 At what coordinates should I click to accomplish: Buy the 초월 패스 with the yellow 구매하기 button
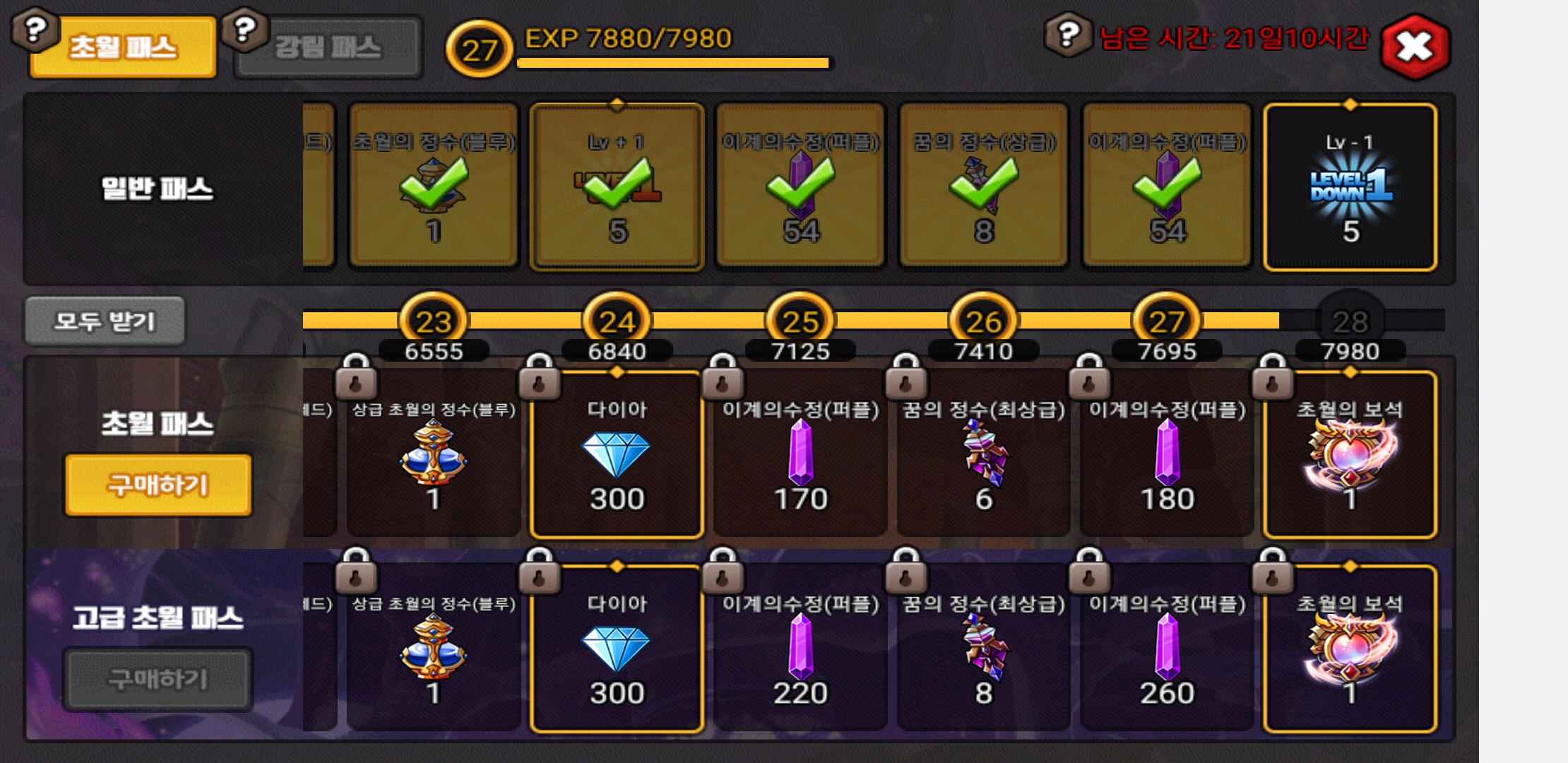tap(158, 485)
